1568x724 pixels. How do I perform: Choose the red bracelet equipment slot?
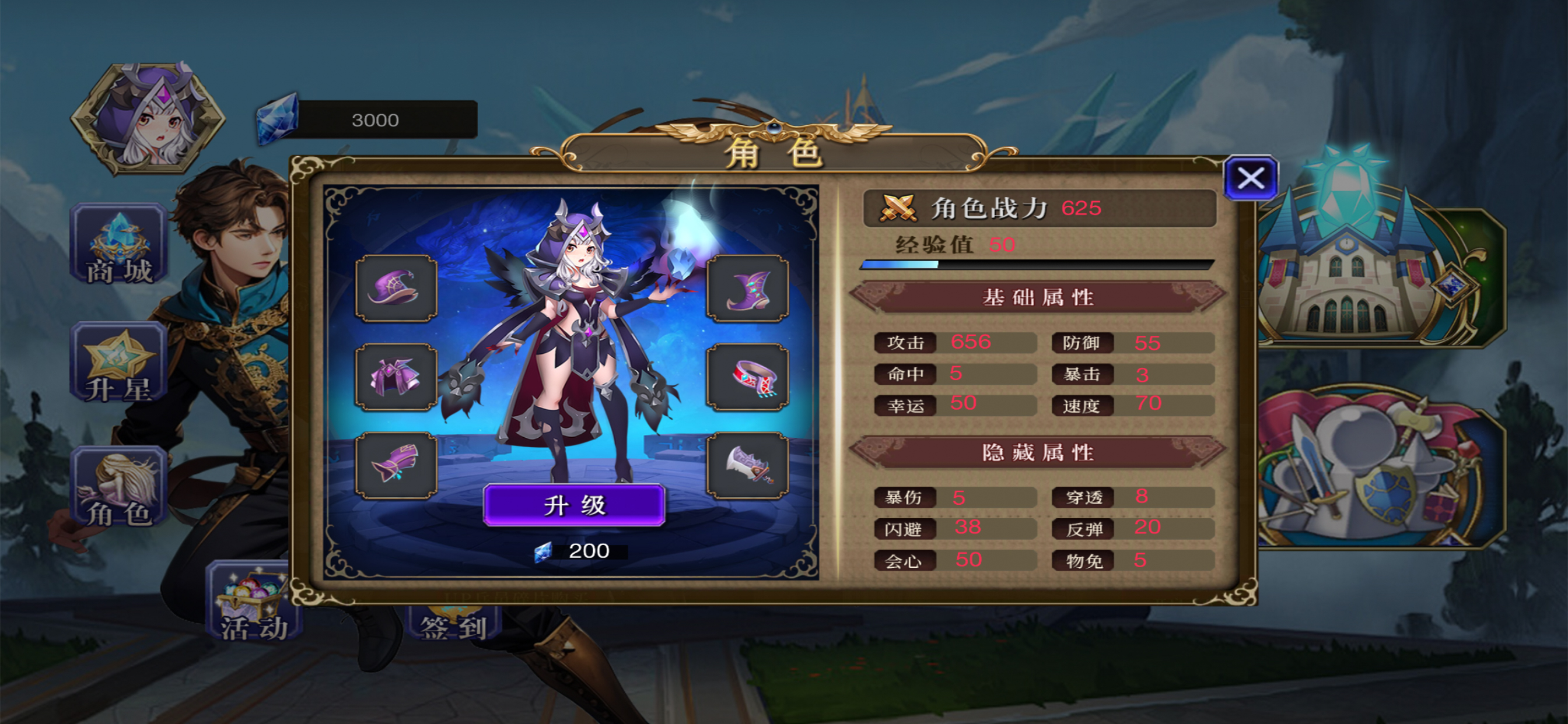747,377
